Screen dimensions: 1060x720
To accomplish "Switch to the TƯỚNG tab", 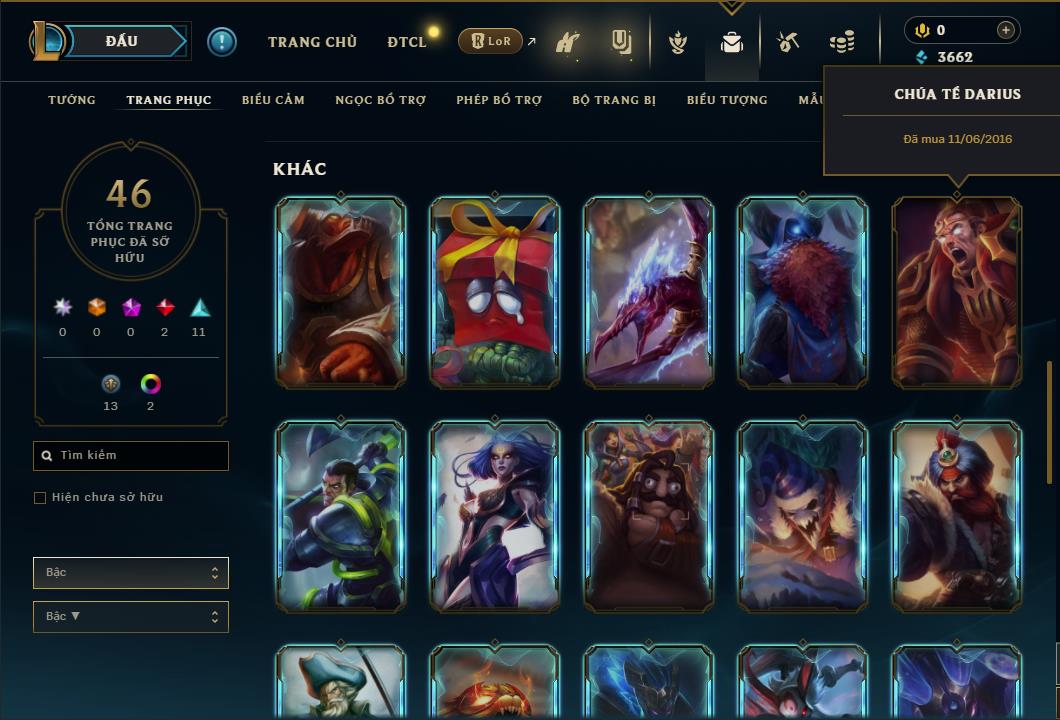I will (72, 100).
